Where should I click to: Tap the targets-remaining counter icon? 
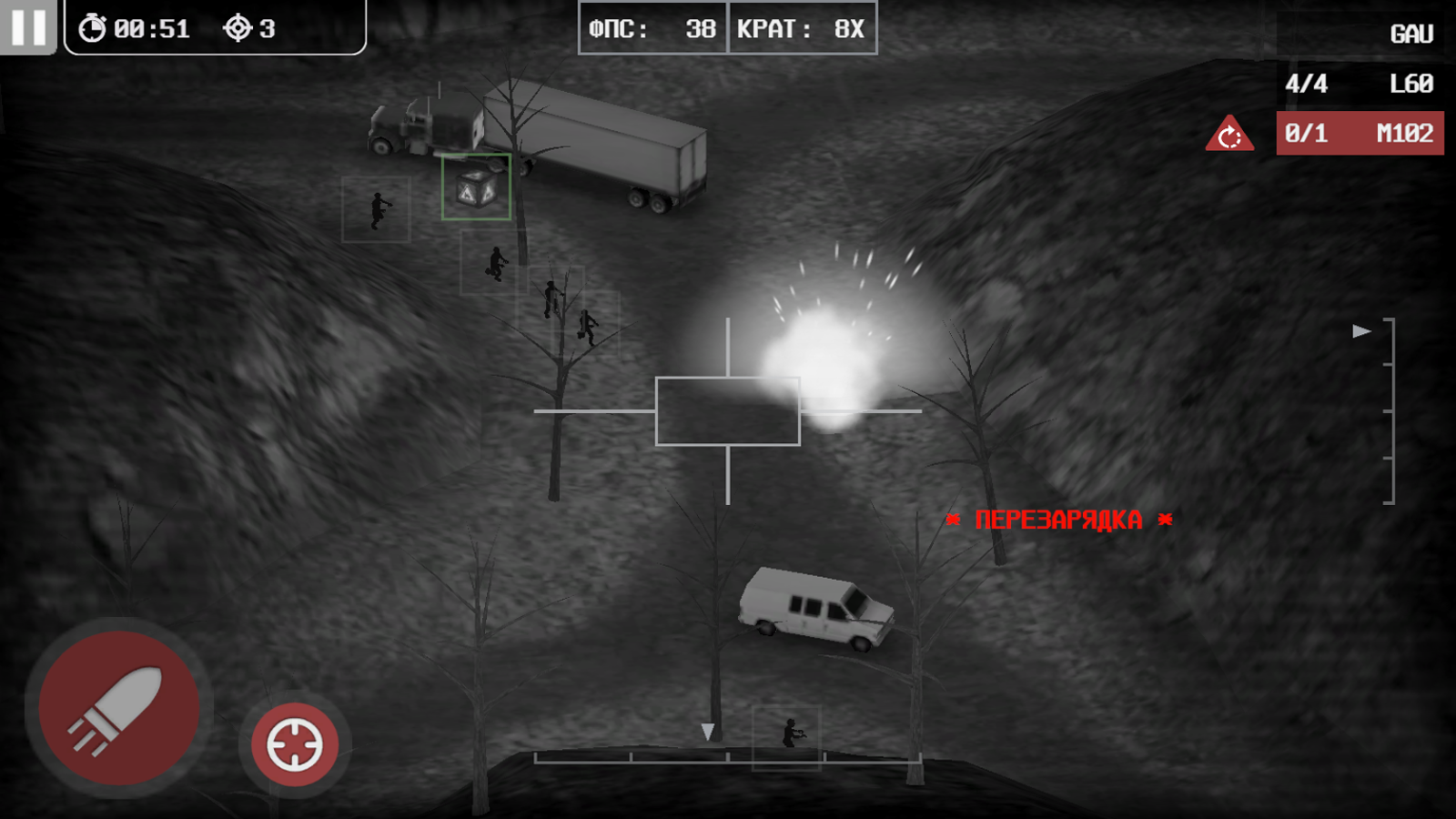[x=238, y=27]
